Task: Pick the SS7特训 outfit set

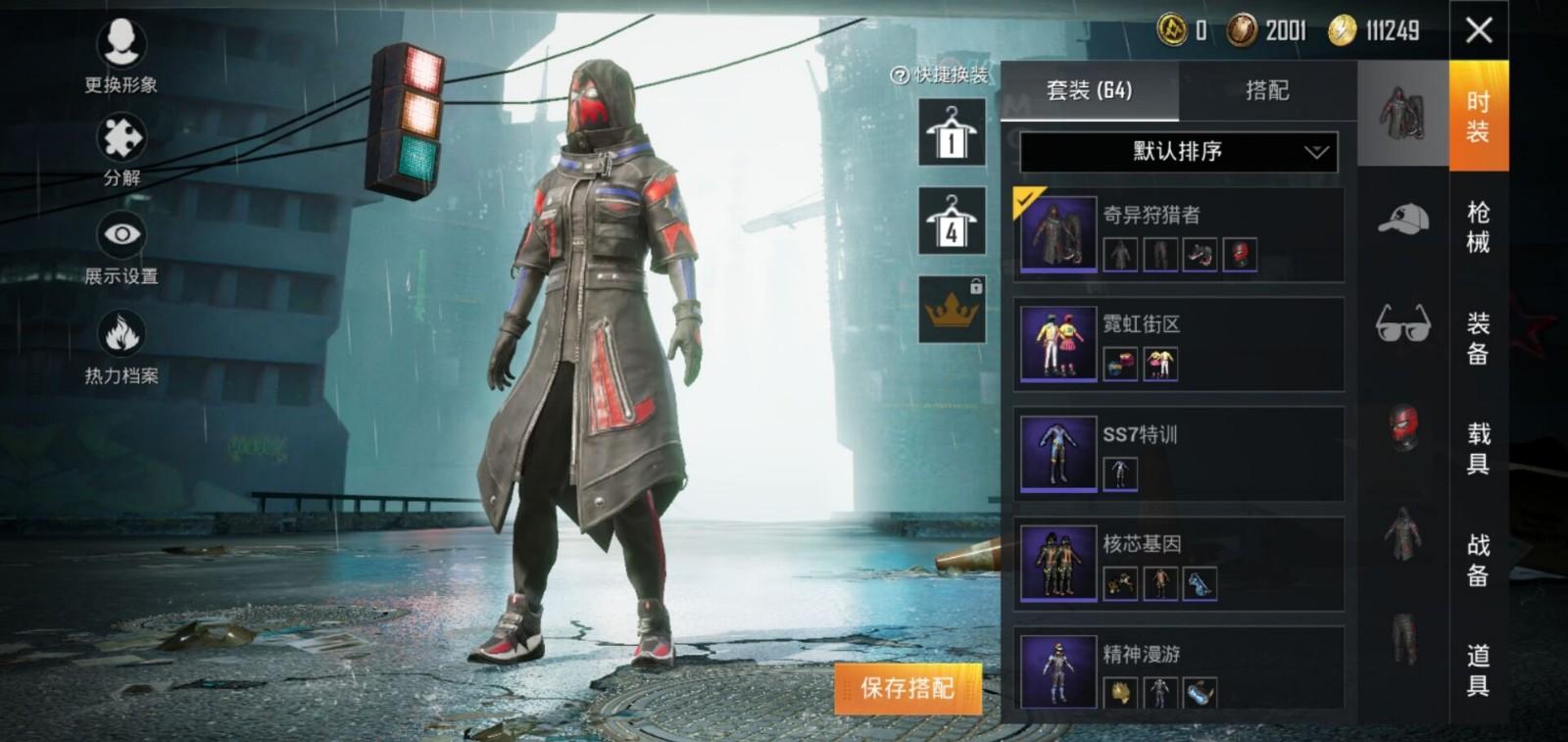Action: [1178, 454]
